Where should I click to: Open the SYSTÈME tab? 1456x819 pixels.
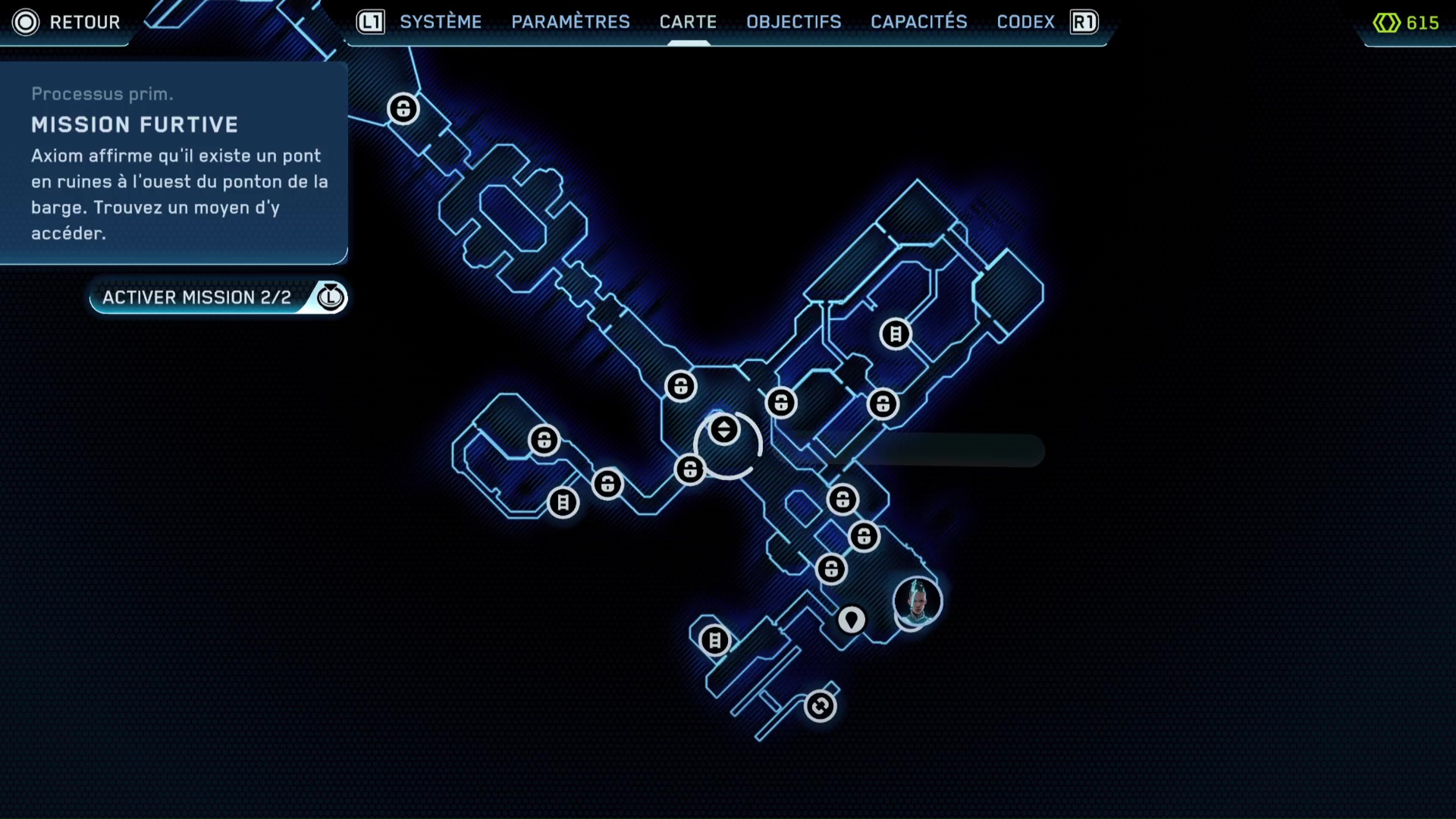(x=441, y=22)
